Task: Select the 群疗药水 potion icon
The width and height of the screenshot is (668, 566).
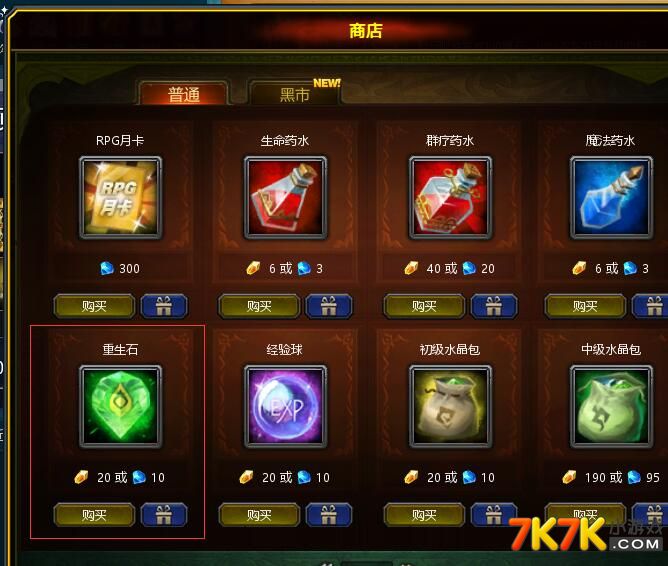Action: click(x=450, y=199)
